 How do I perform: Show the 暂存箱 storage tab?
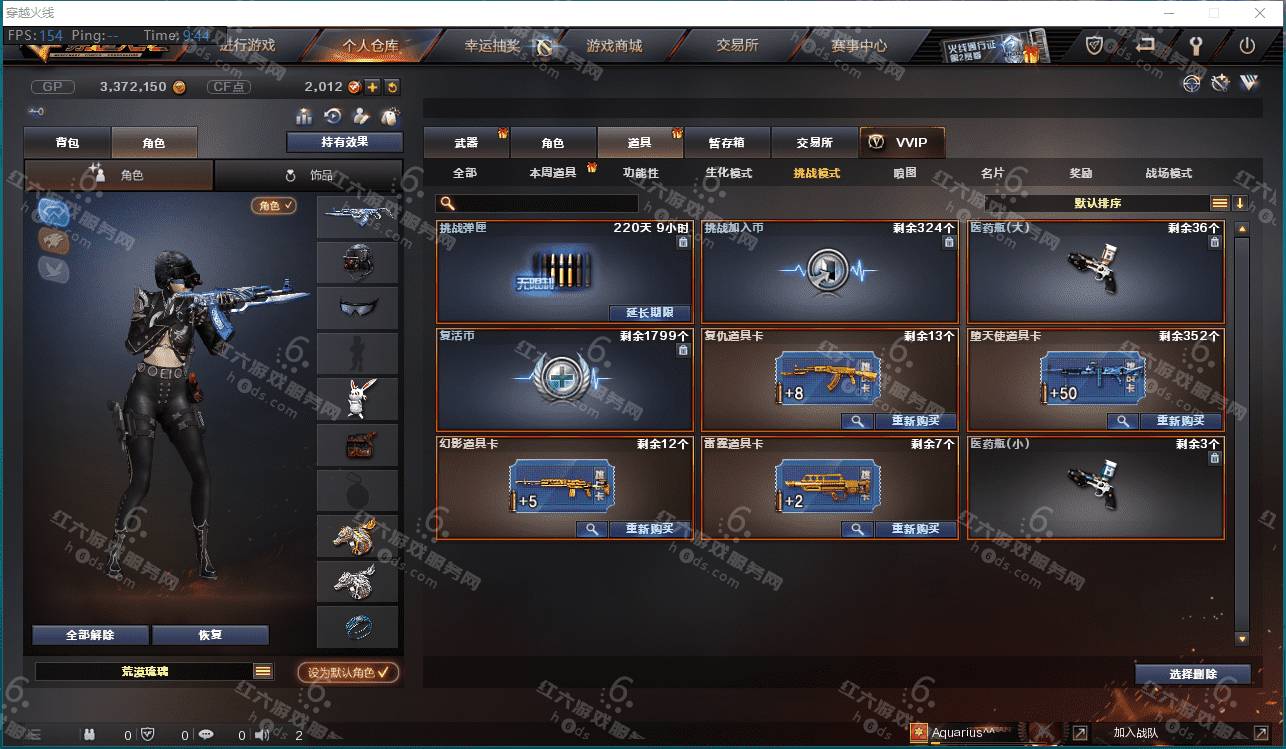pos(726,143)
